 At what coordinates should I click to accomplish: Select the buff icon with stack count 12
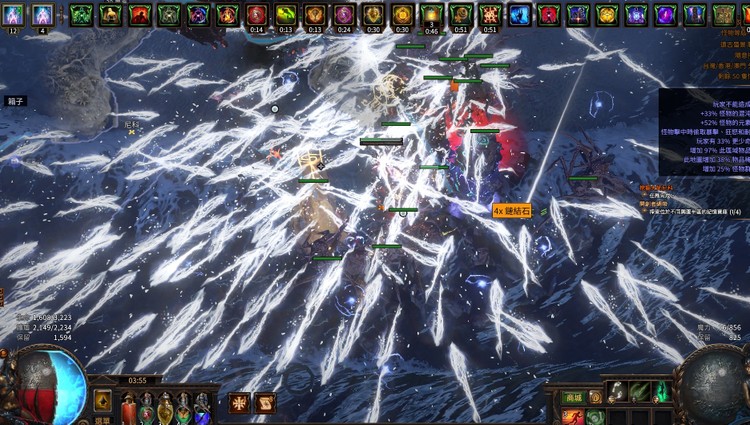click(x=14, y=14)
